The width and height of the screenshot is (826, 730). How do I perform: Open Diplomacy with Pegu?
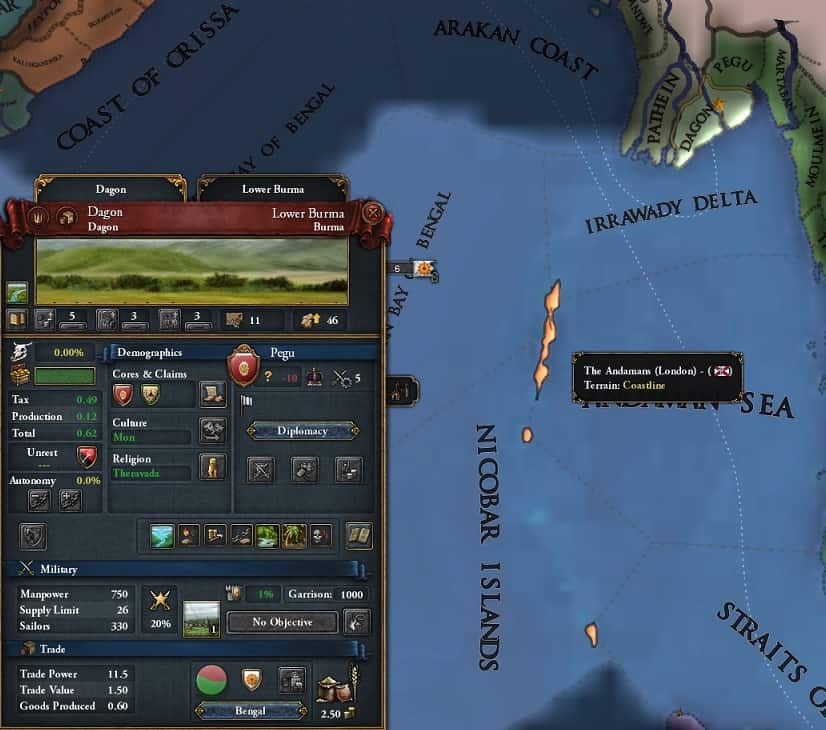302,431
